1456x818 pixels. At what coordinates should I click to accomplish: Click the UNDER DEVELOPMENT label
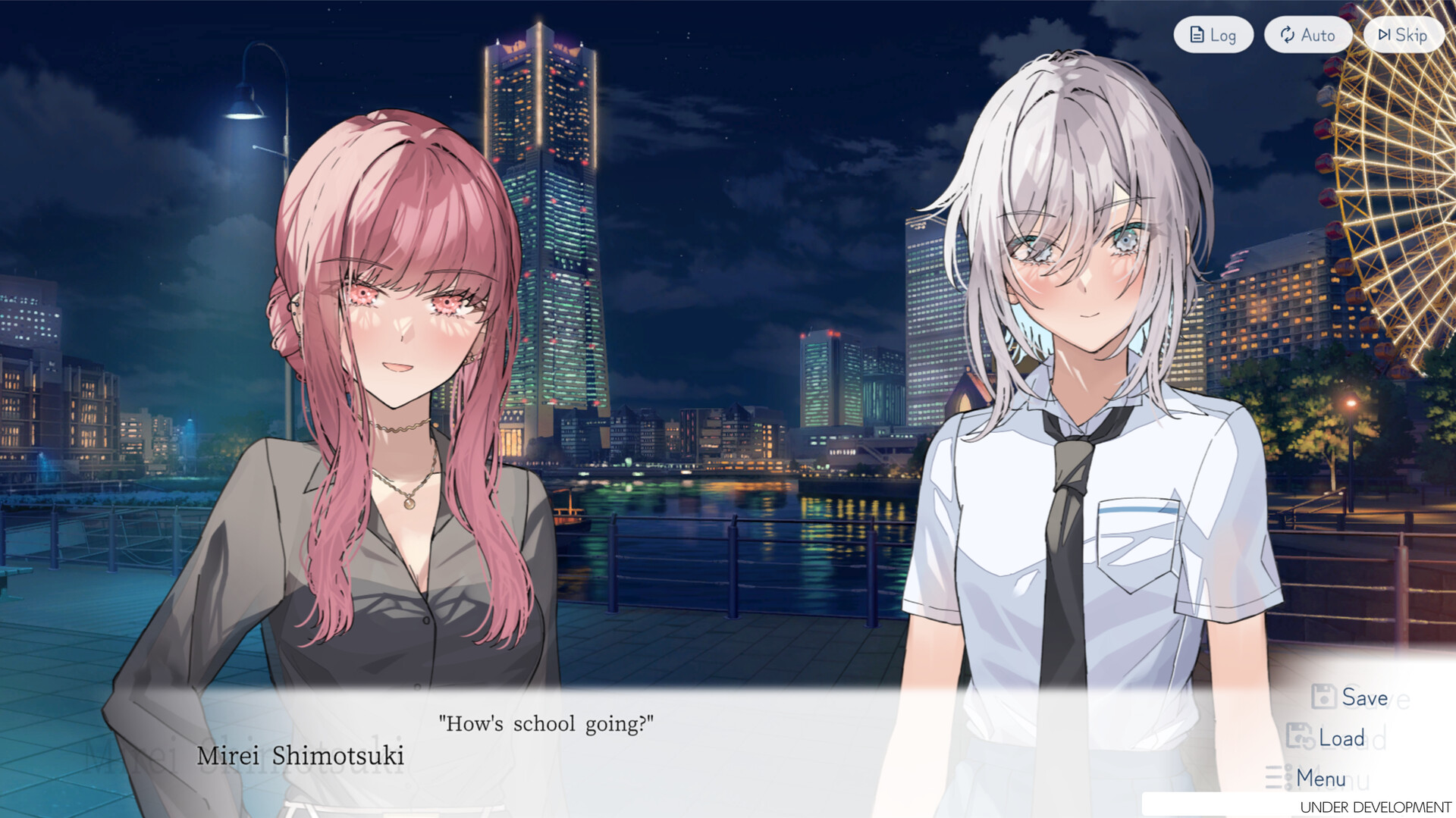tap(1376, 806)
